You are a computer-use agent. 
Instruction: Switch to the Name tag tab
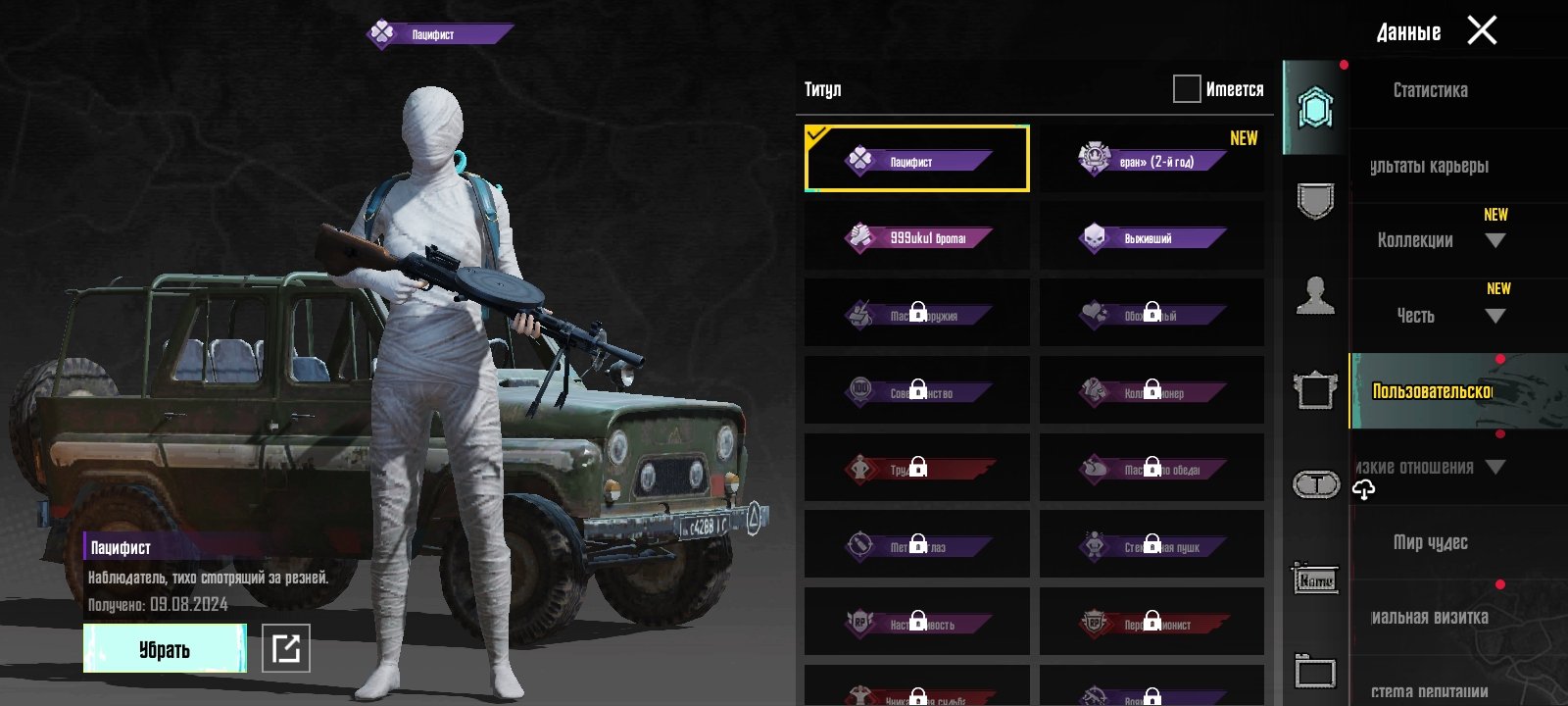click(x=1315, y=580)
